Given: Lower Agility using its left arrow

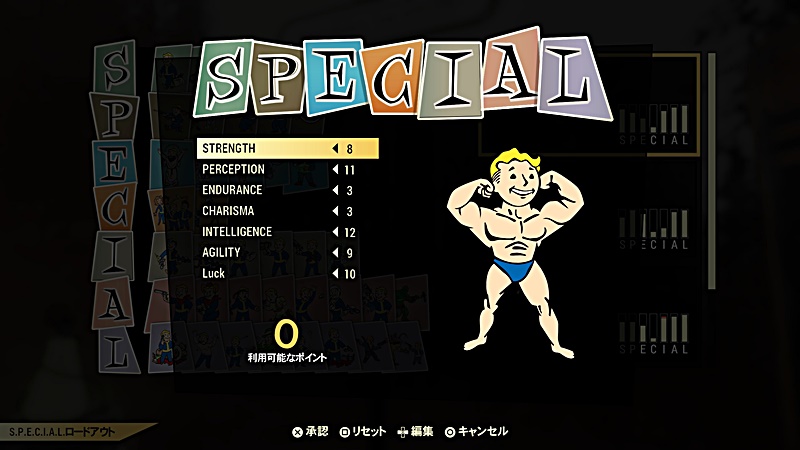Looking at the screenshot, I should (334, 253).
